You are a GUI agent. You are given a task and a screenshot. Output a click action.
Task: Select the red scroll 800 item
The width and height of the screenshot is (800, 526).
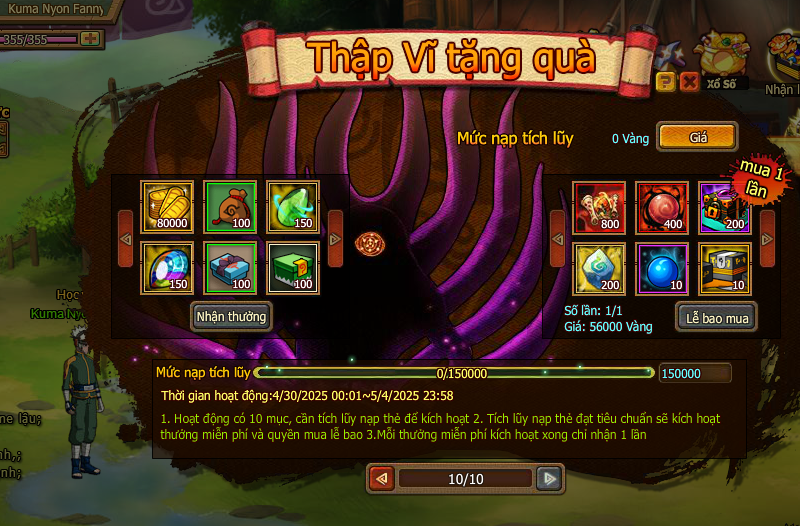(x=599, y=207)
